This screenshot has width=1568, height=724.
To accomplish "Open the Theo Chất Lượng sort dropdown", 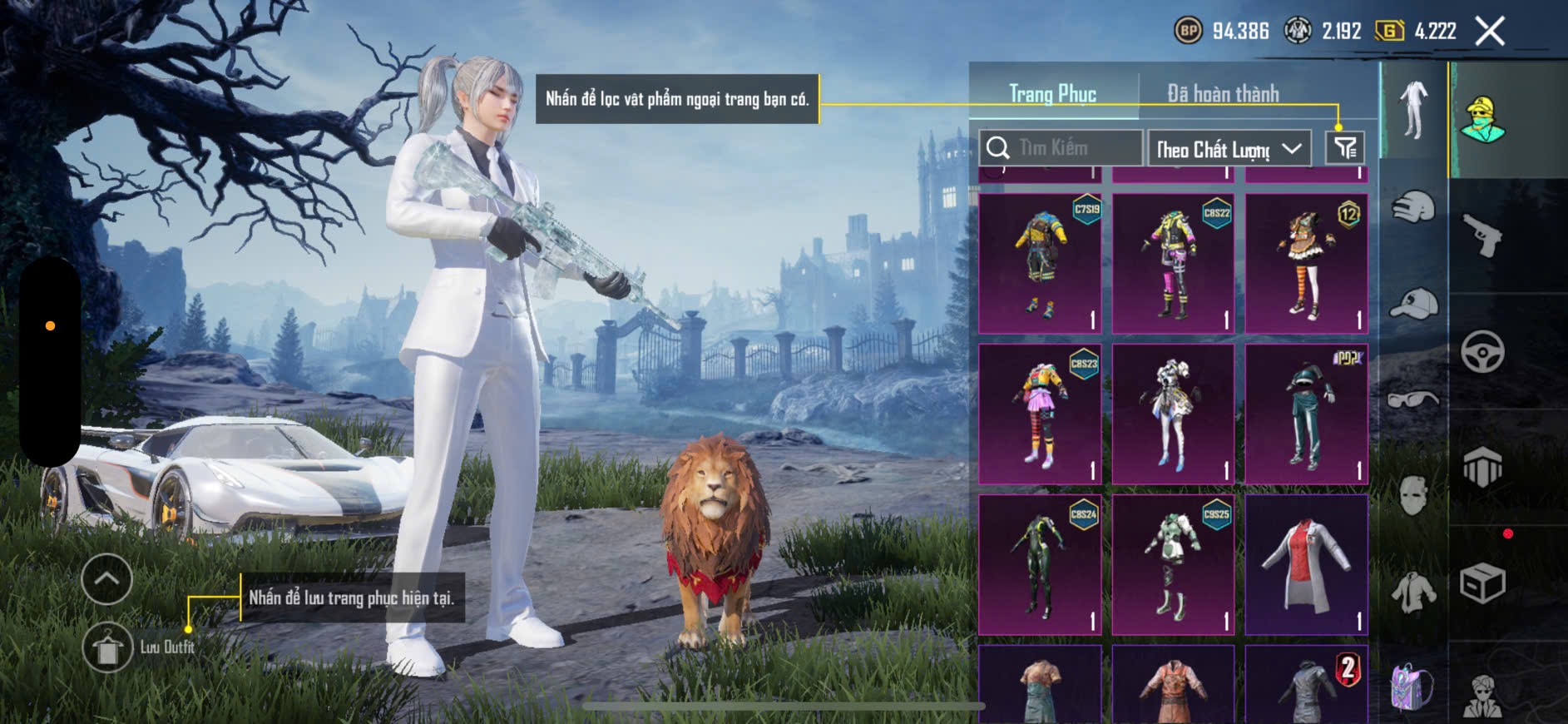I will (1229, 149).
